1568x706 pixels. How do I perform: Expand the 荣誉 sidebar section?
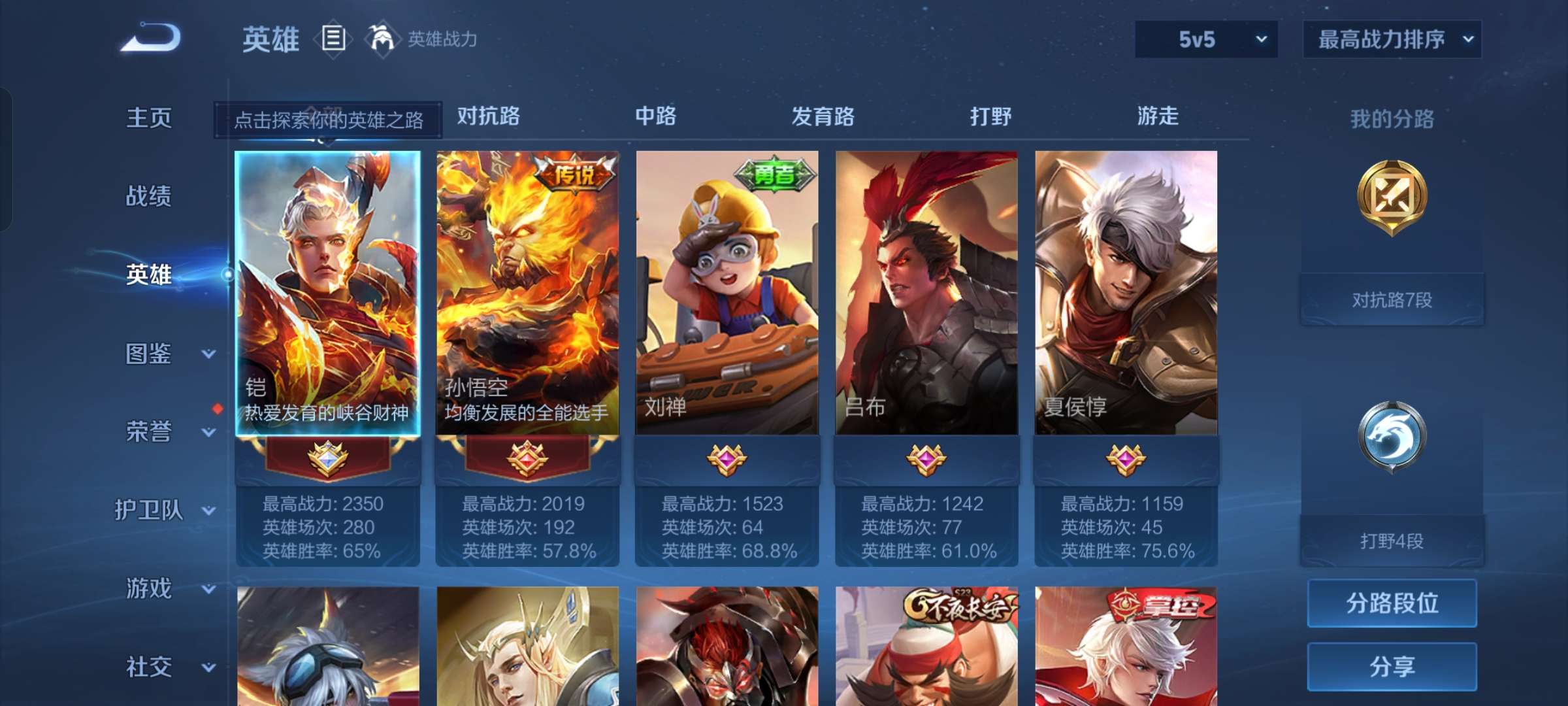[x=157, y=433]
